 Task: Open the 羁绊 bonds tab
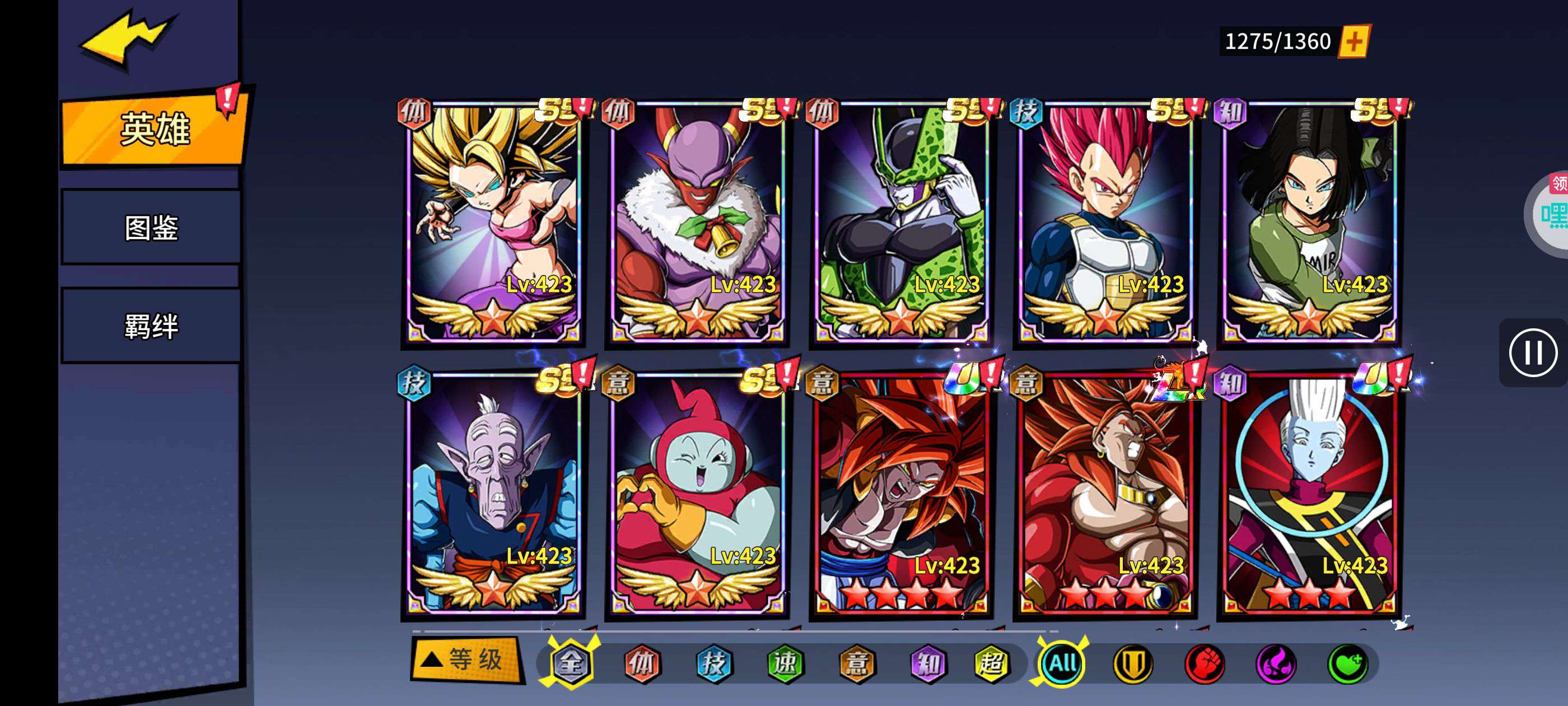point(151,326)
